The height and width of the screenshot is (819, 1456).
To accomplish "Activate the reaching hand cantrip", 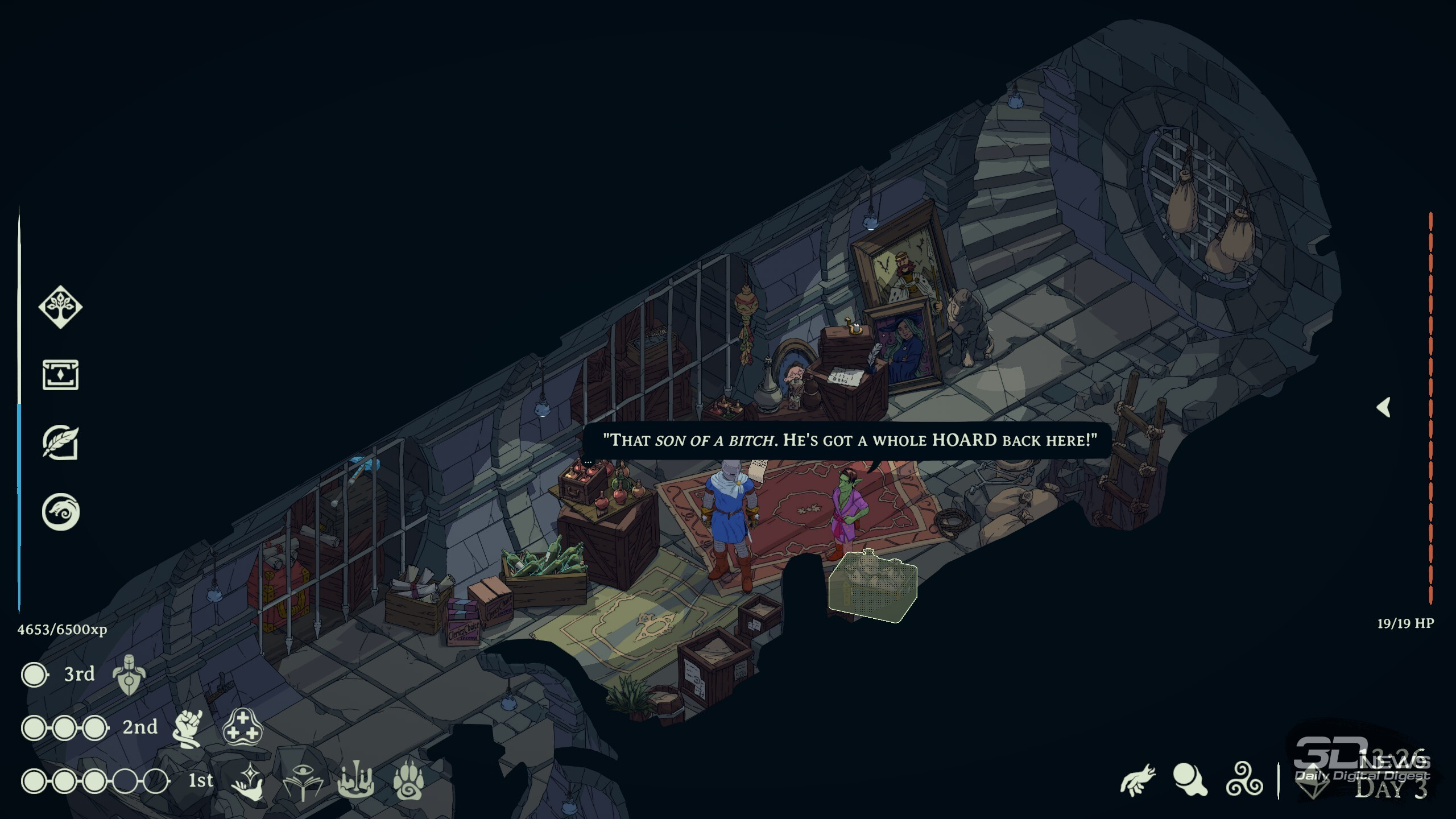I will 1137,779.
